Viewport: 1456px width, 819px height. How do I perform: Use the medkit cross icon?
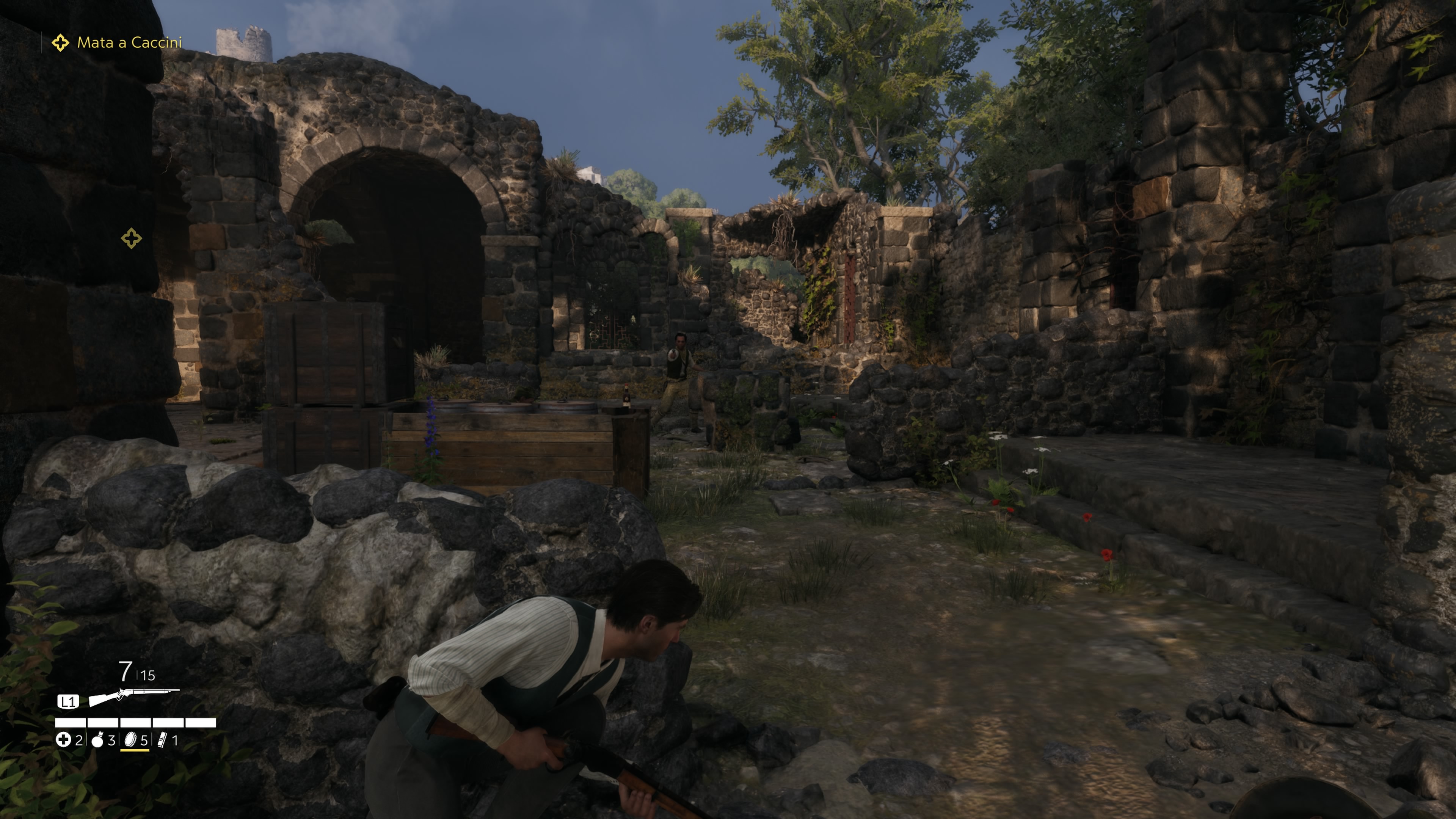pos(63,740)
